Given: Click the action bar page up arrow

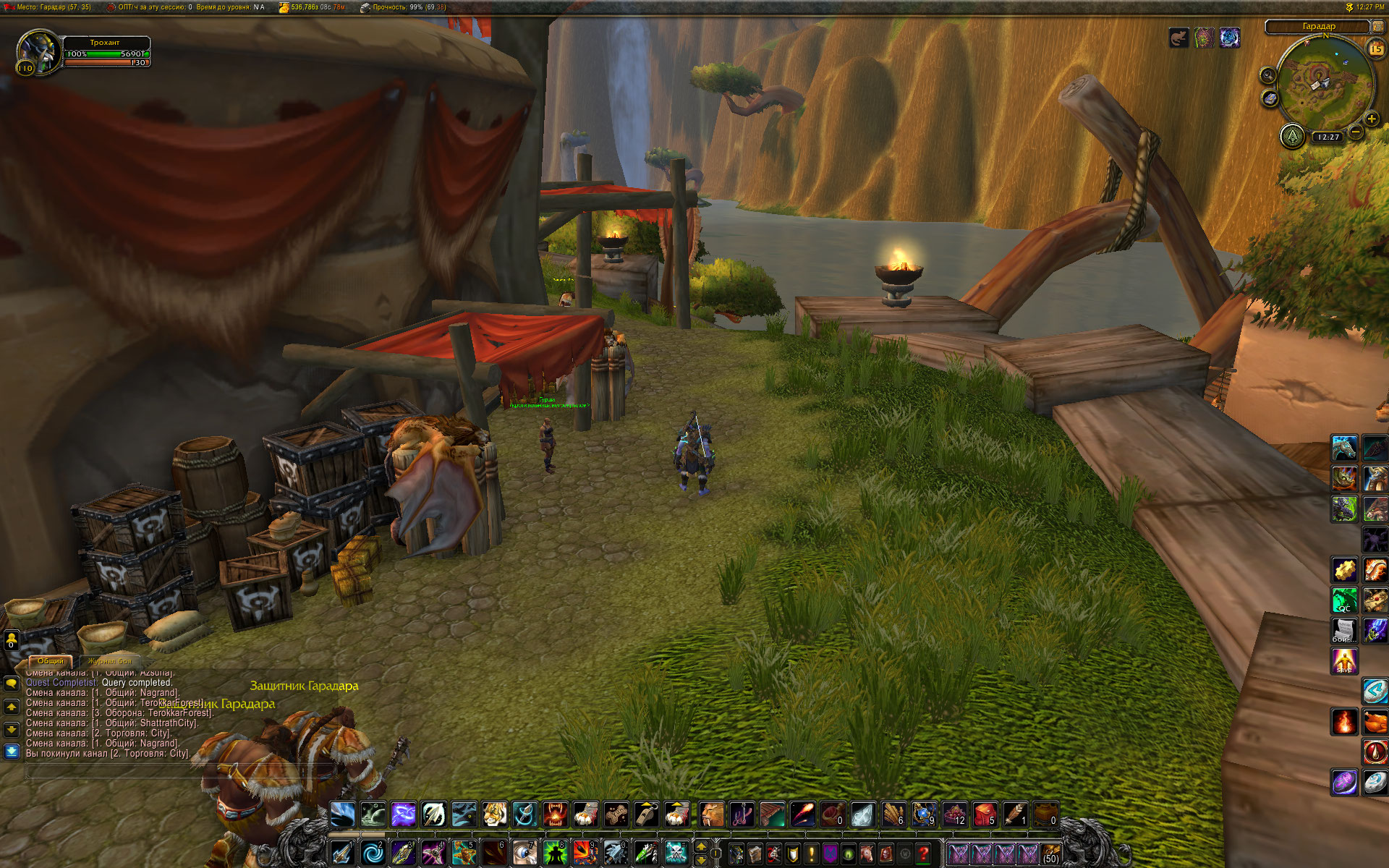Looking at the screenshot, I should click(x=700, y=846).
